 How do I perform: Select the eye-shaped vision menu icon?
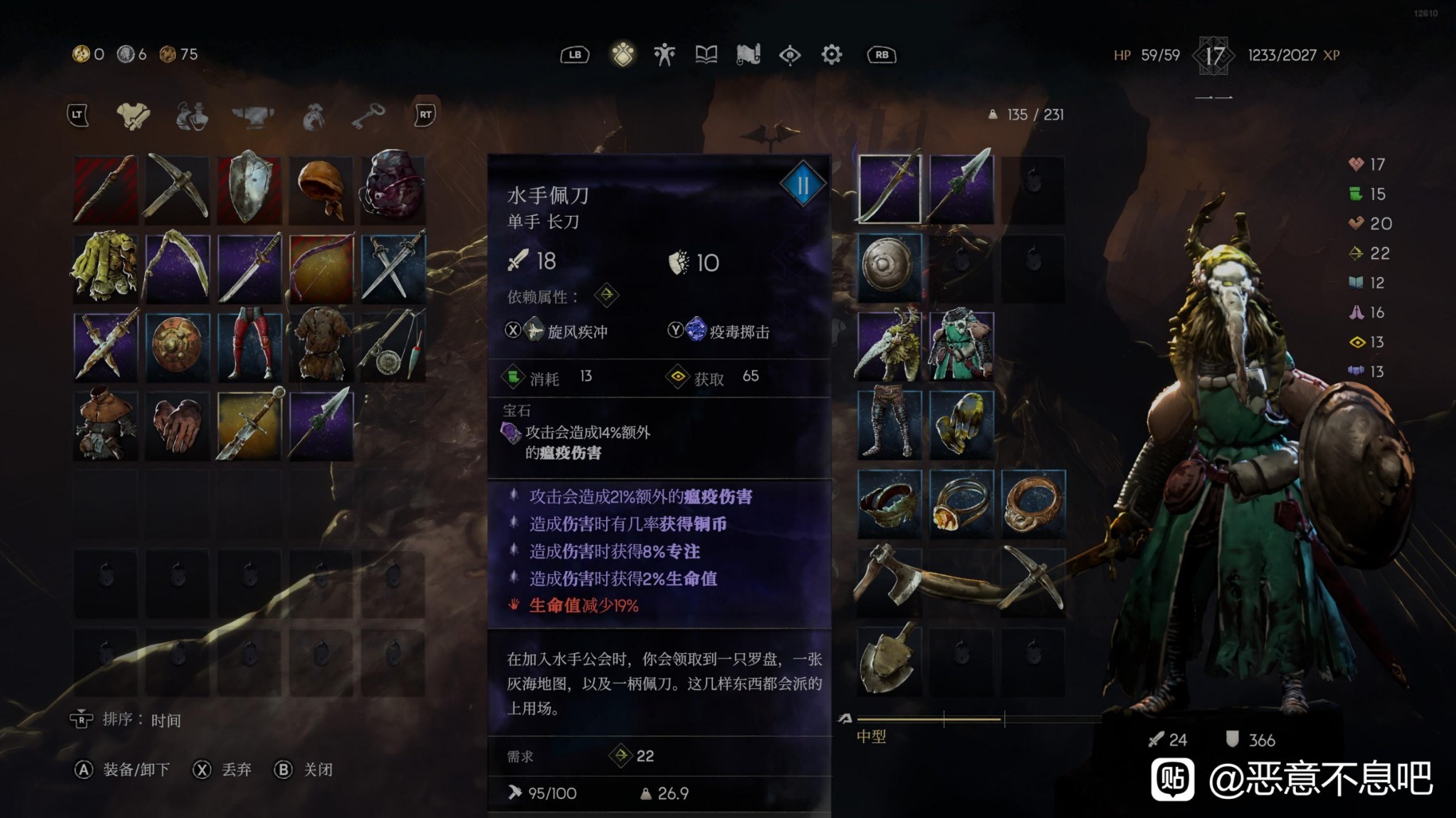(789, 54)
